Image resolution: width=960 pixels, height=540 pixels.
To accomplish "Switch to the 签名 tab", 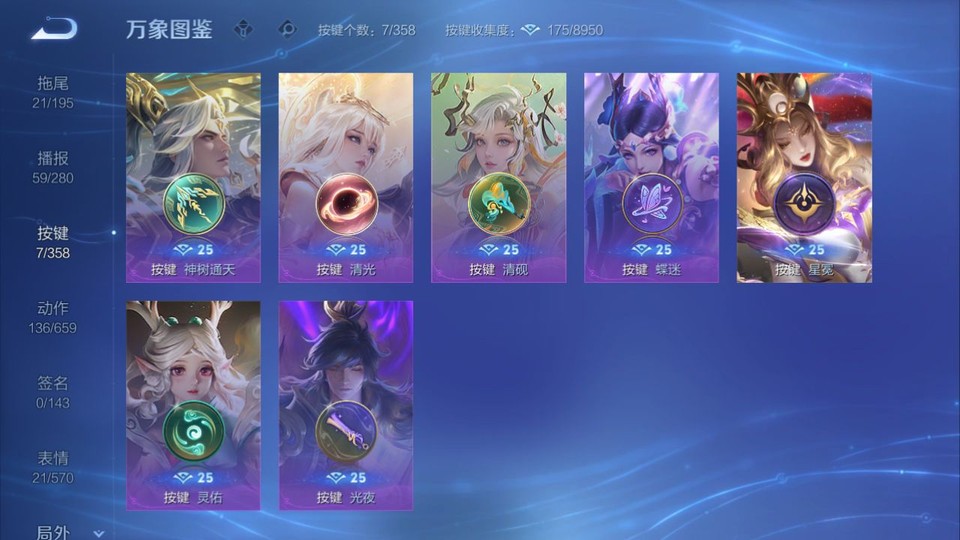I will [x=53, y=392].
